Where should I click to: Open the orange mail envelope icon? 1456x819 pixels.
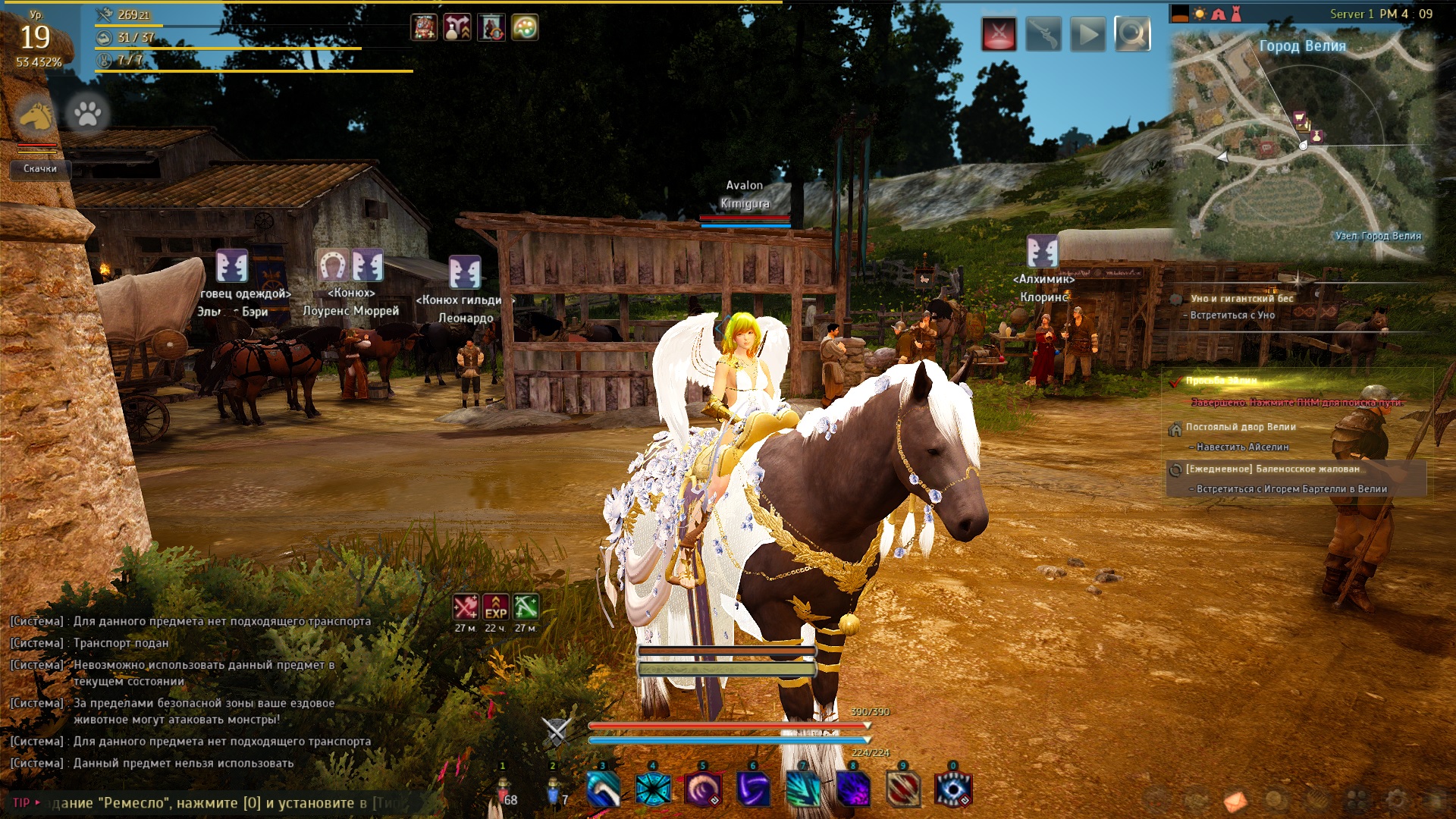[x=1235, y=800]
